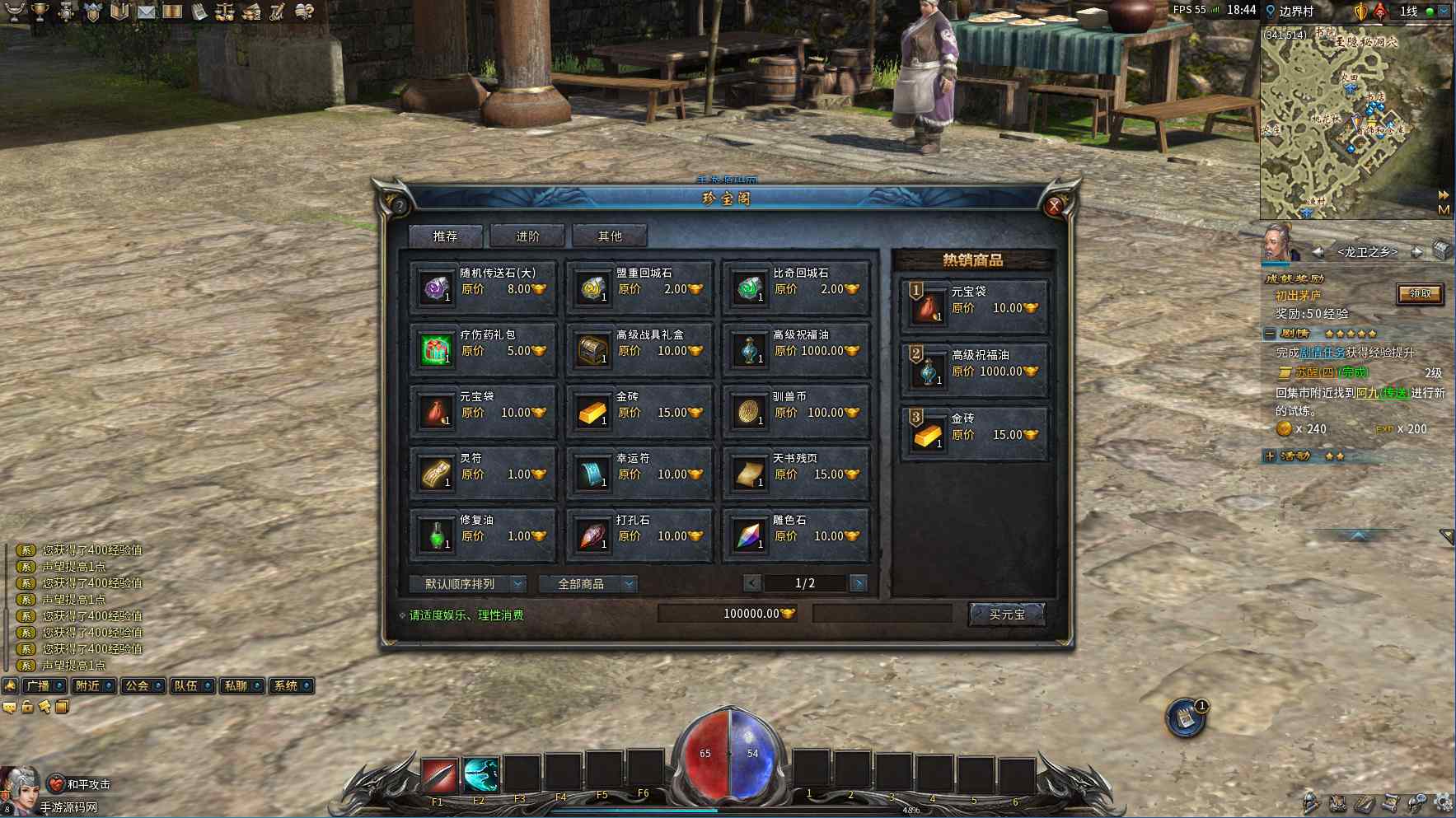Go to the next shop page
The height and width of the screenshot is (818, 1456).
pyautogui.click(x=858, y=583)
